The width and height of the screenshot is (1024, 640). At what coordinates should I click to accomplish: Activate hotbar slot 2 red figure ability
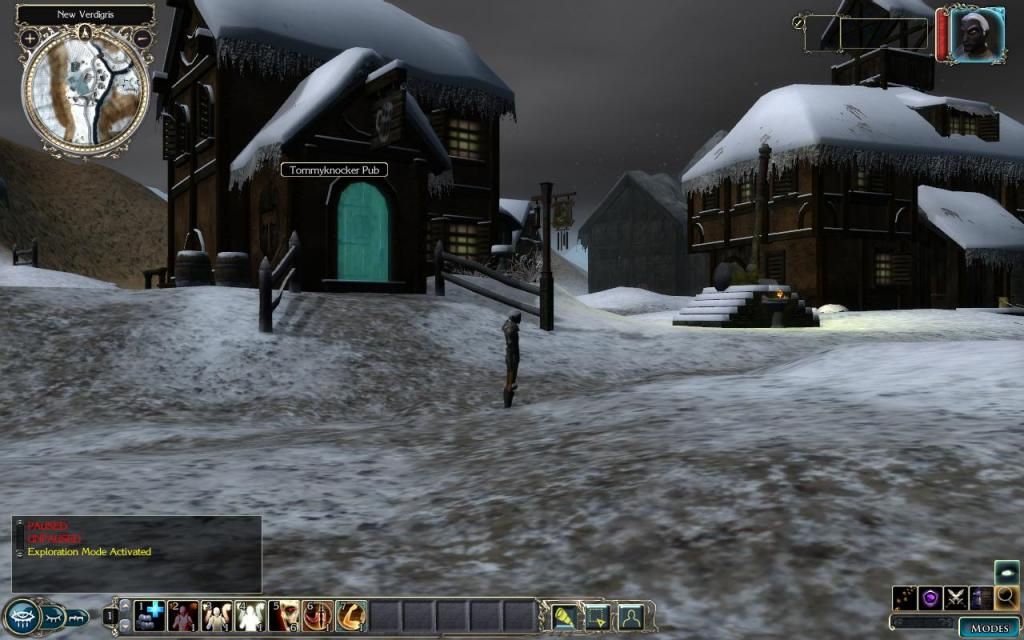183,615
